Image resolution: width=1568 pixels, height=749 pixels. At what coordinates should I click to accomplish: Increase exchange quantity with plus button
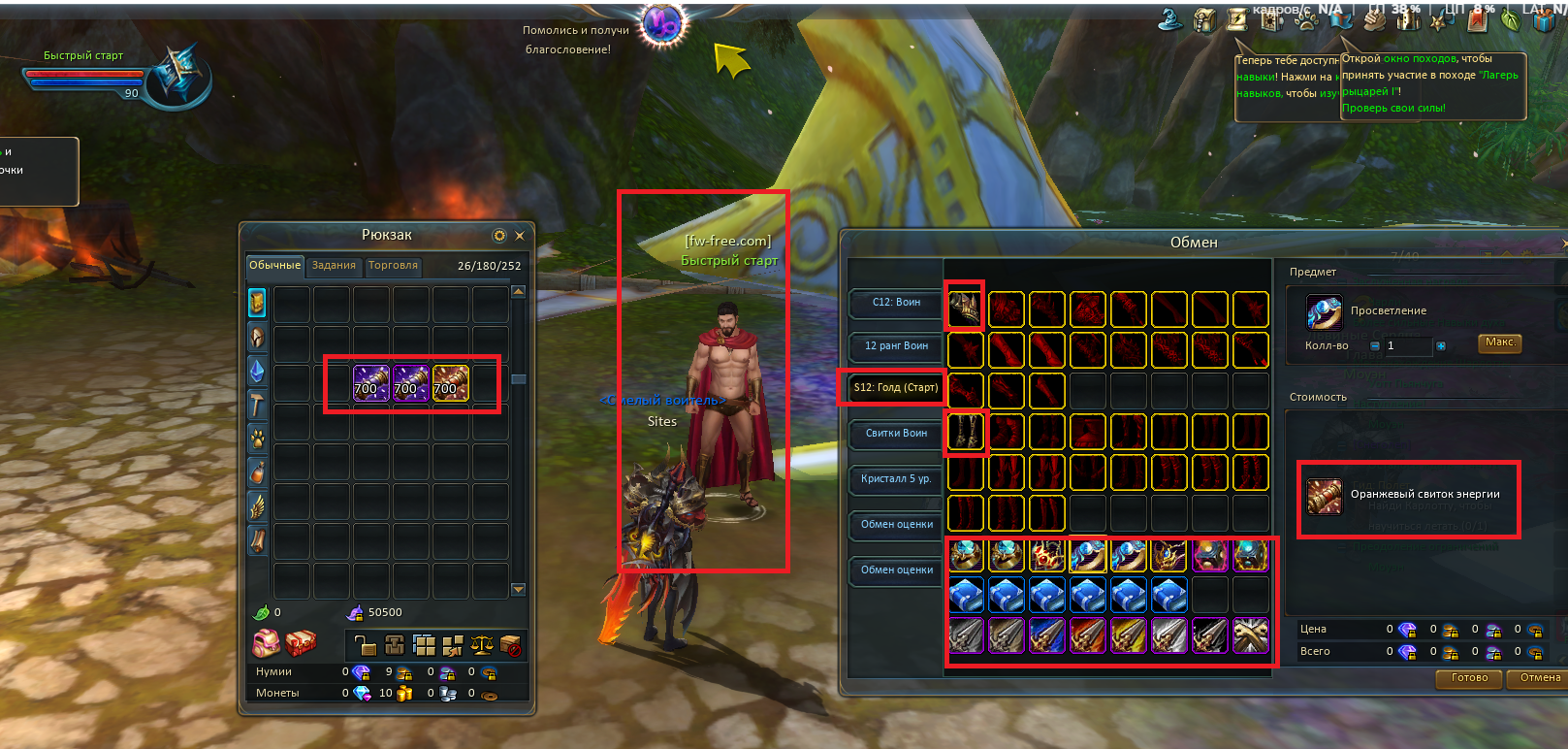point(1441,346)
